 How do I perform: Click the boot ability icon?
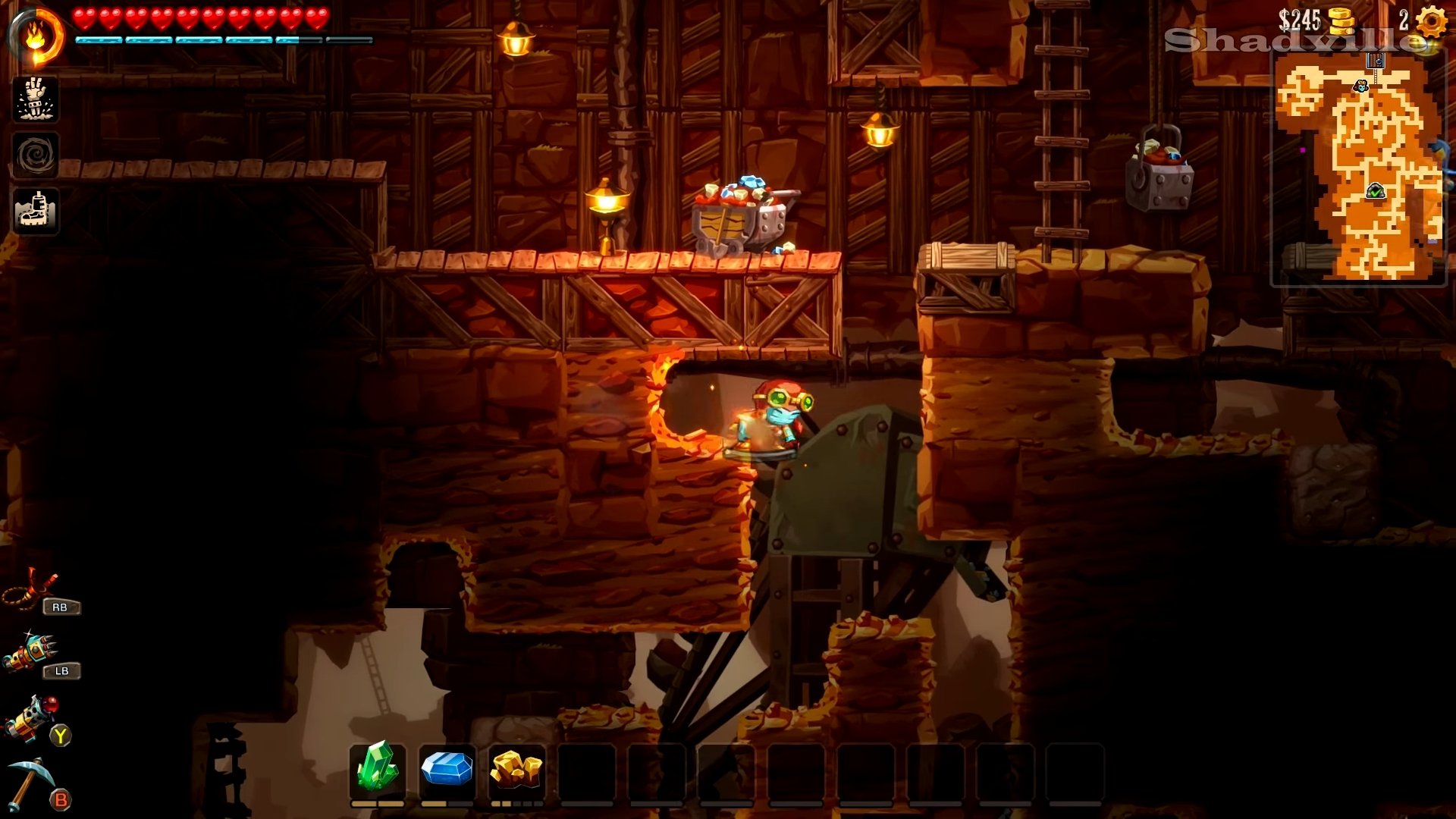(x=35, y=211)
